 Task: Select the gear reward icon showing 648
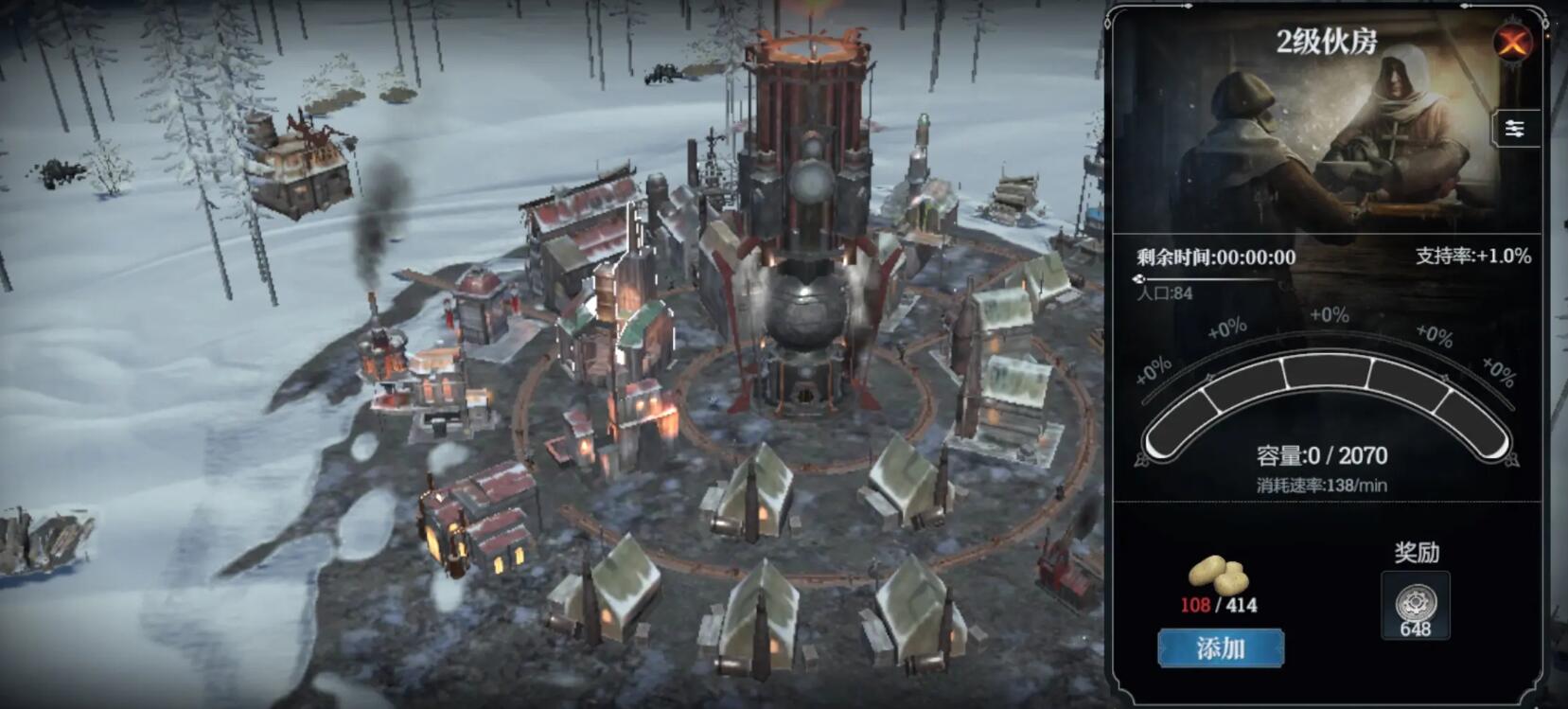(1416, 606)
